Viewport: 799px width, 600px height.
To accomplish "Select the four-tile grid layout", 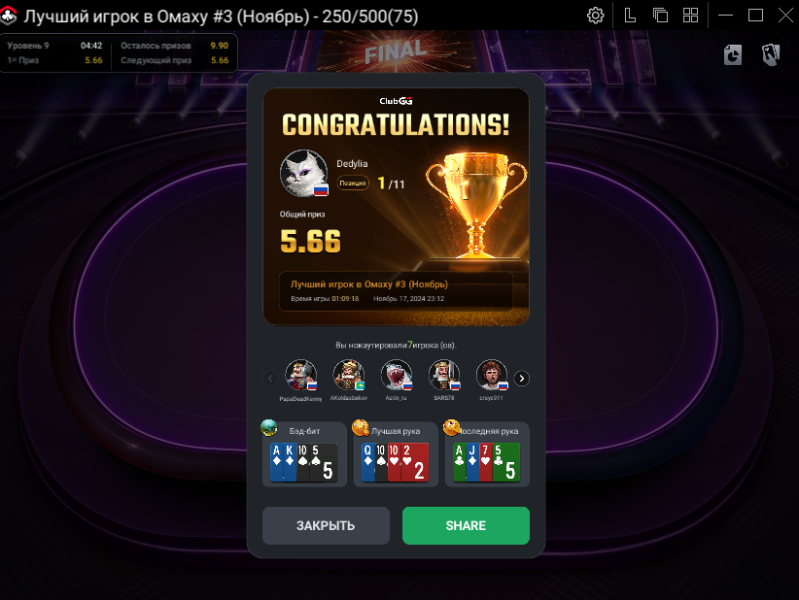I will [690, 15].
